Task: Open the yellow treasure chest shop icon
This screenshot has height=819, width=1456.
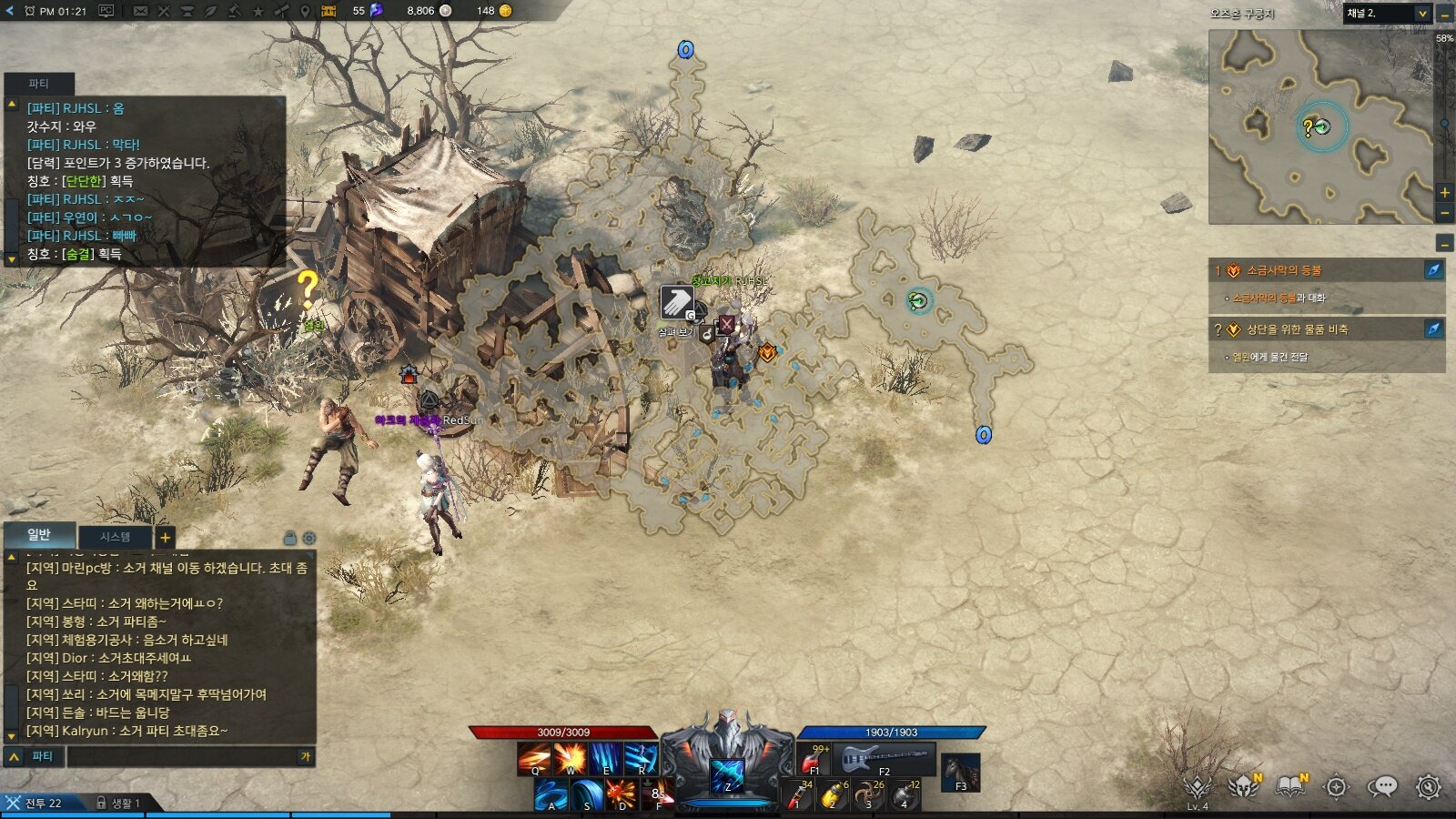Action: click(x=329, y=11)
